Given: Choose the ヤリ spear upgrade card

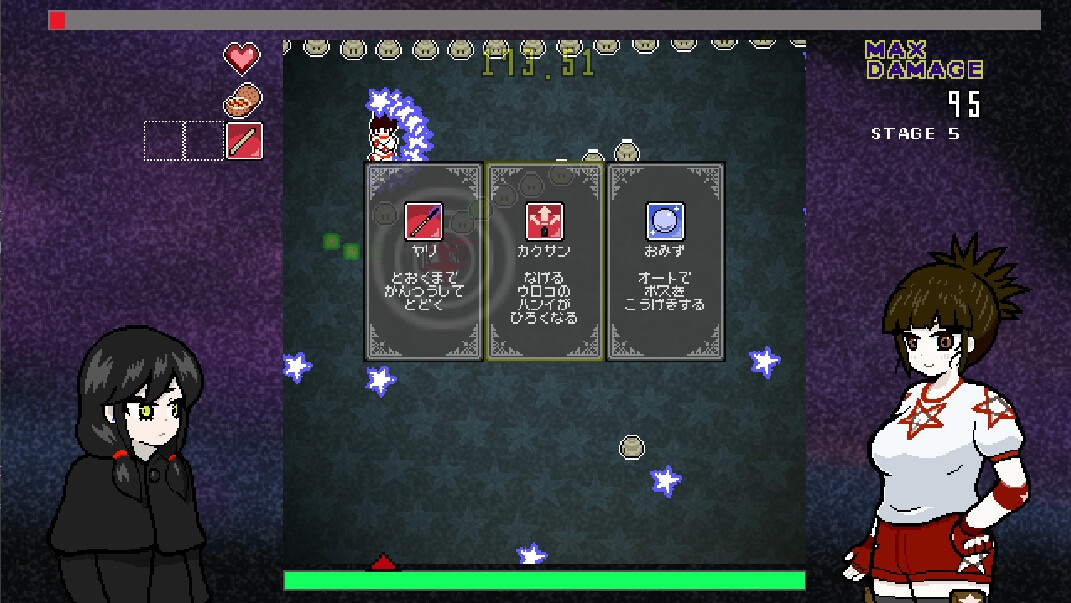Looking at the screenshot, I should (423, 261).
